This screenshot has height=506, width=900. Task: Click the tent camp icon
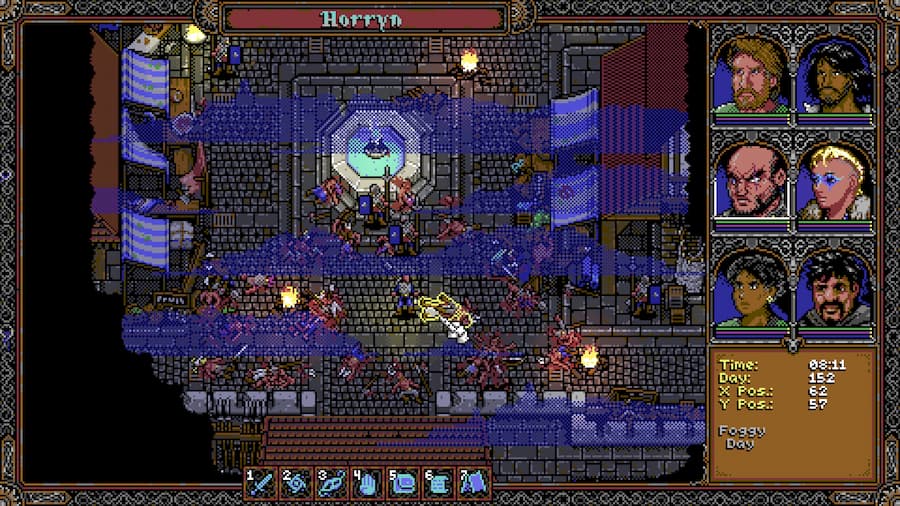472,484
